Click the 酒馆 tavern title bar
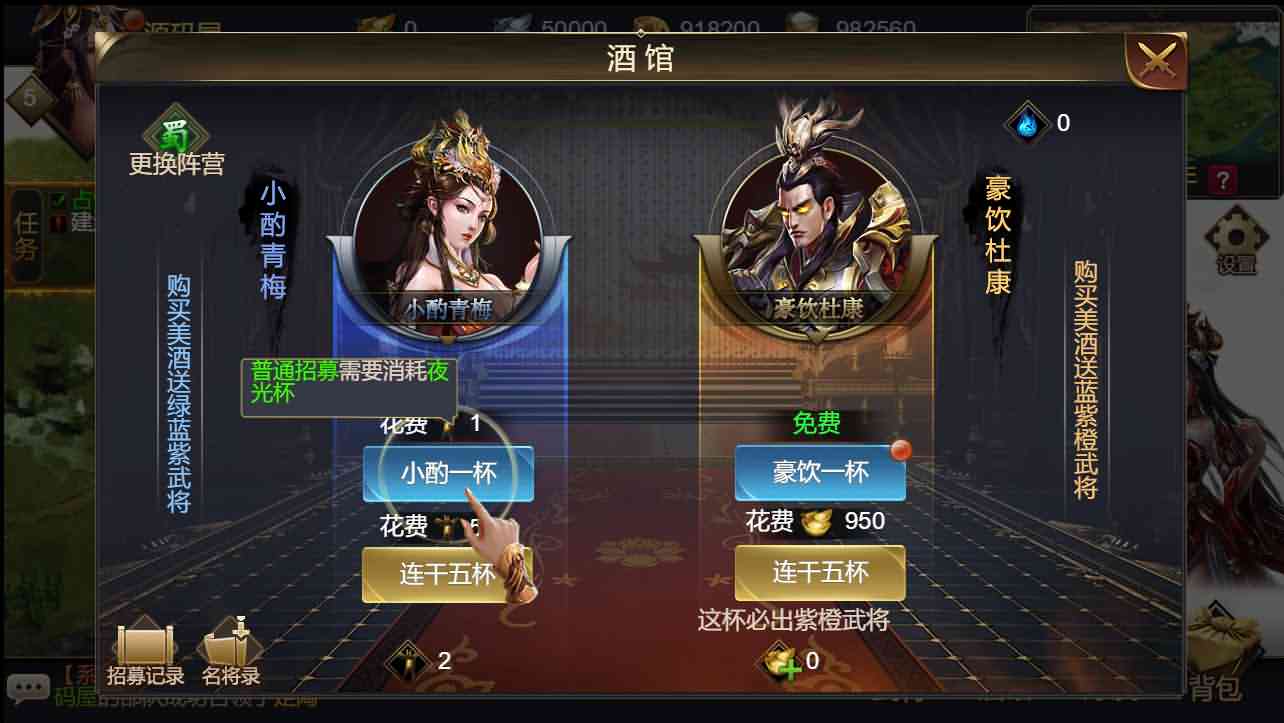Image resolution: width=1284 pixels, height=723 pixels. point(641,60)
